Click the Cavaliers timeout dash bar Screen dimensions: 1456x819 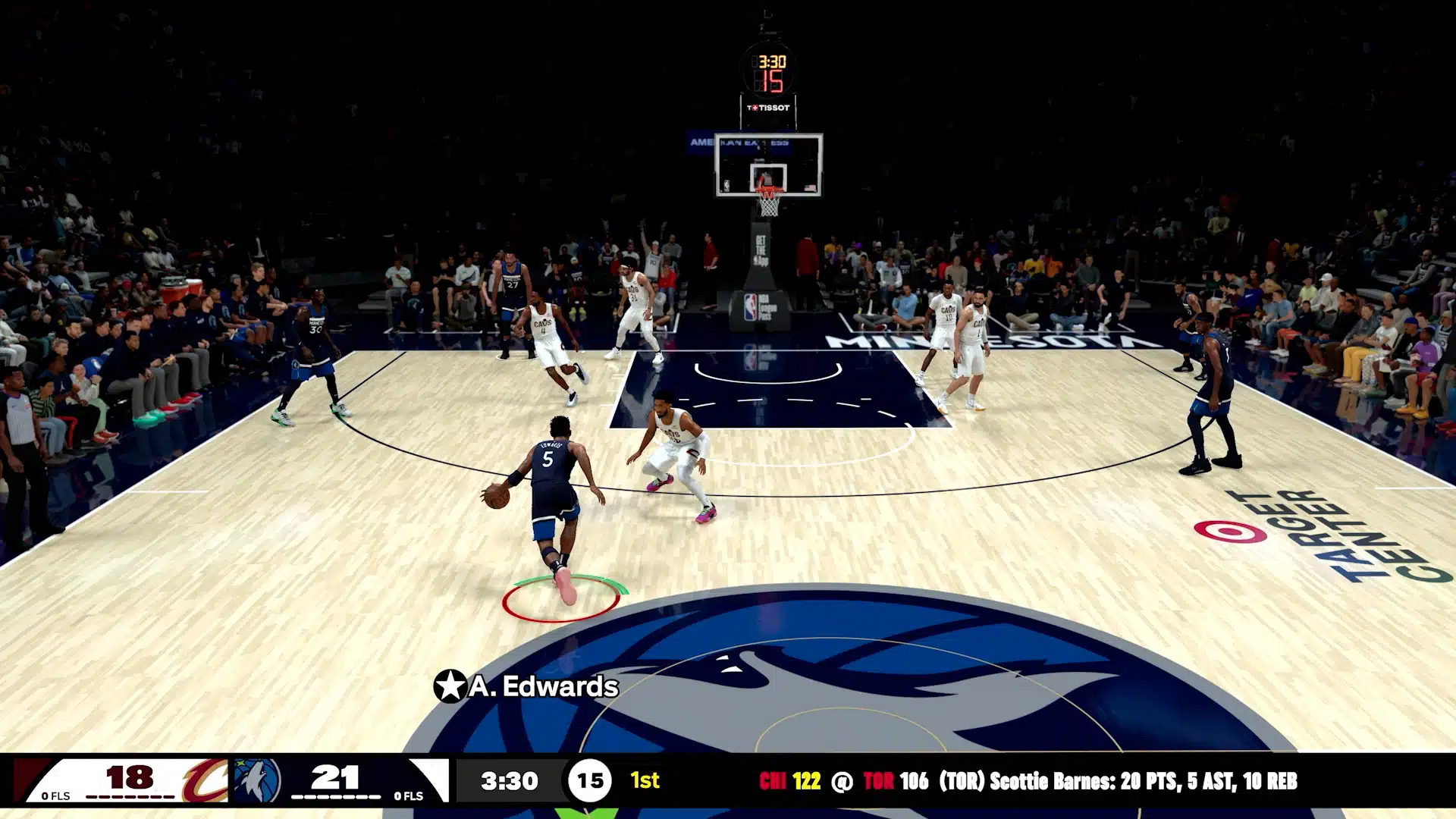click(130, 796)
